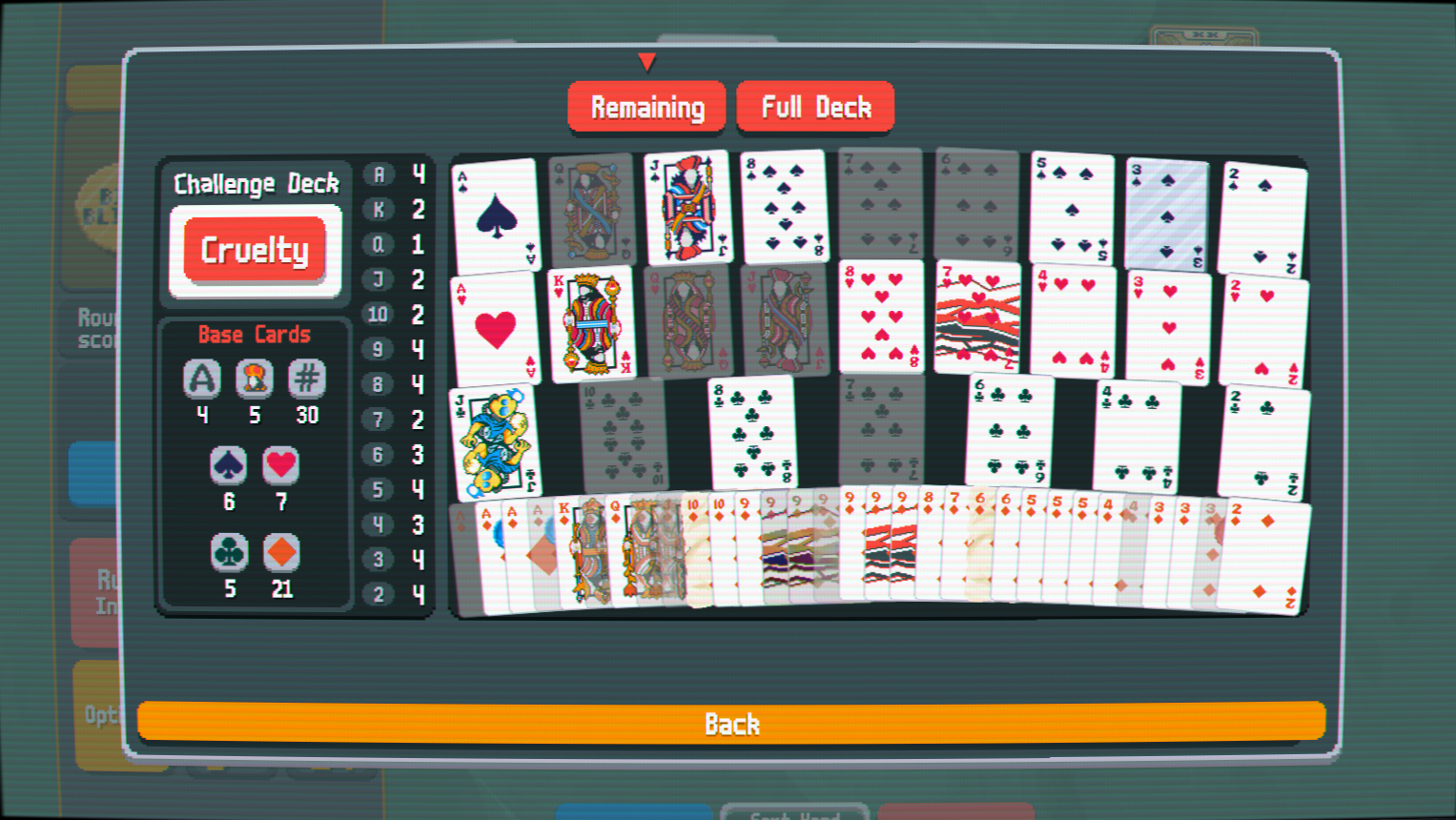Select the club suit icon
Image resolution: width=1456 pixels, height=820 pixels.
(228, 553)
